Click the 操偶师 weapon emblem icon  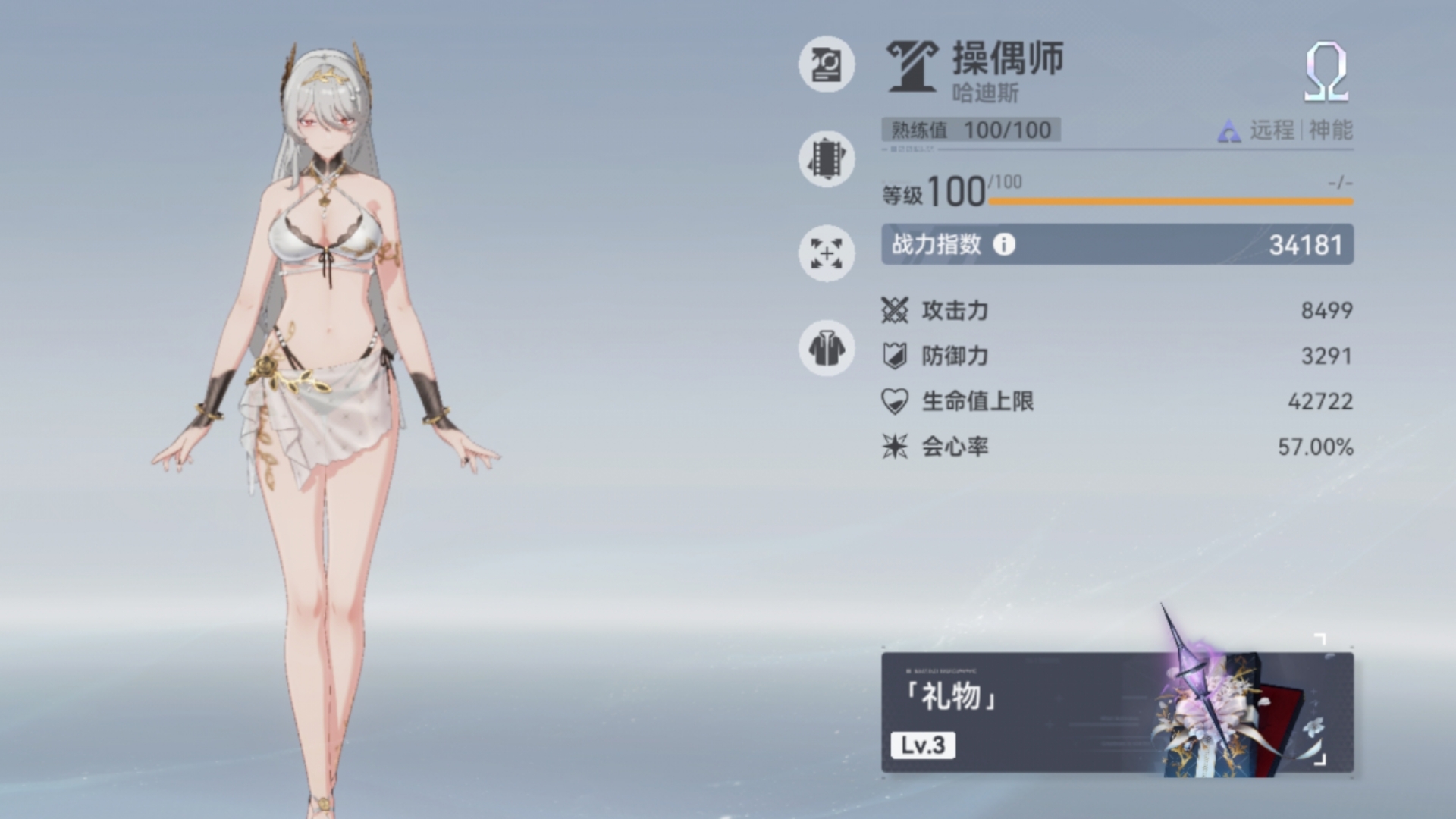tap(912, 67)
